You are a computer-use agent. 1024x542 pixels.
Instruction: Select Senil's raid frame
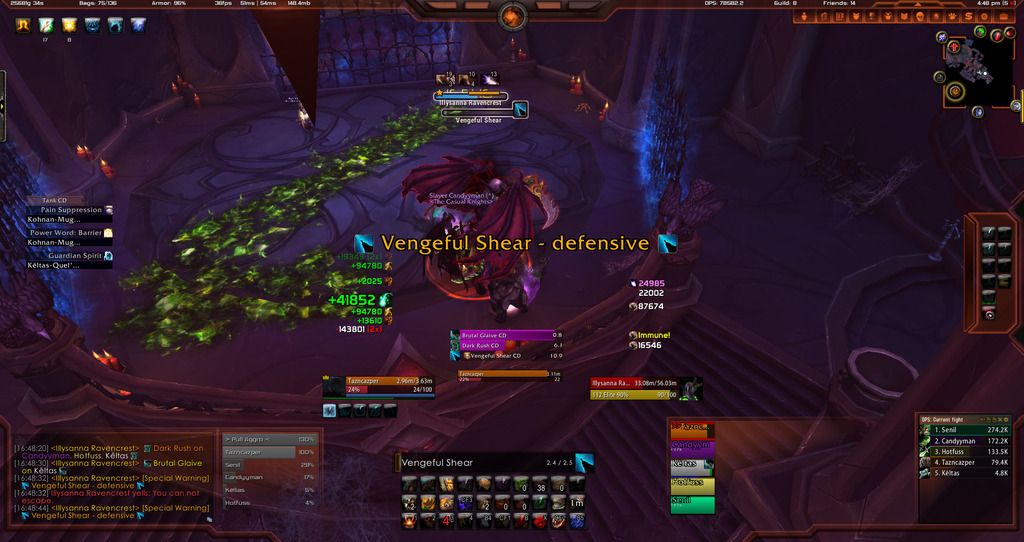point(693,502)
